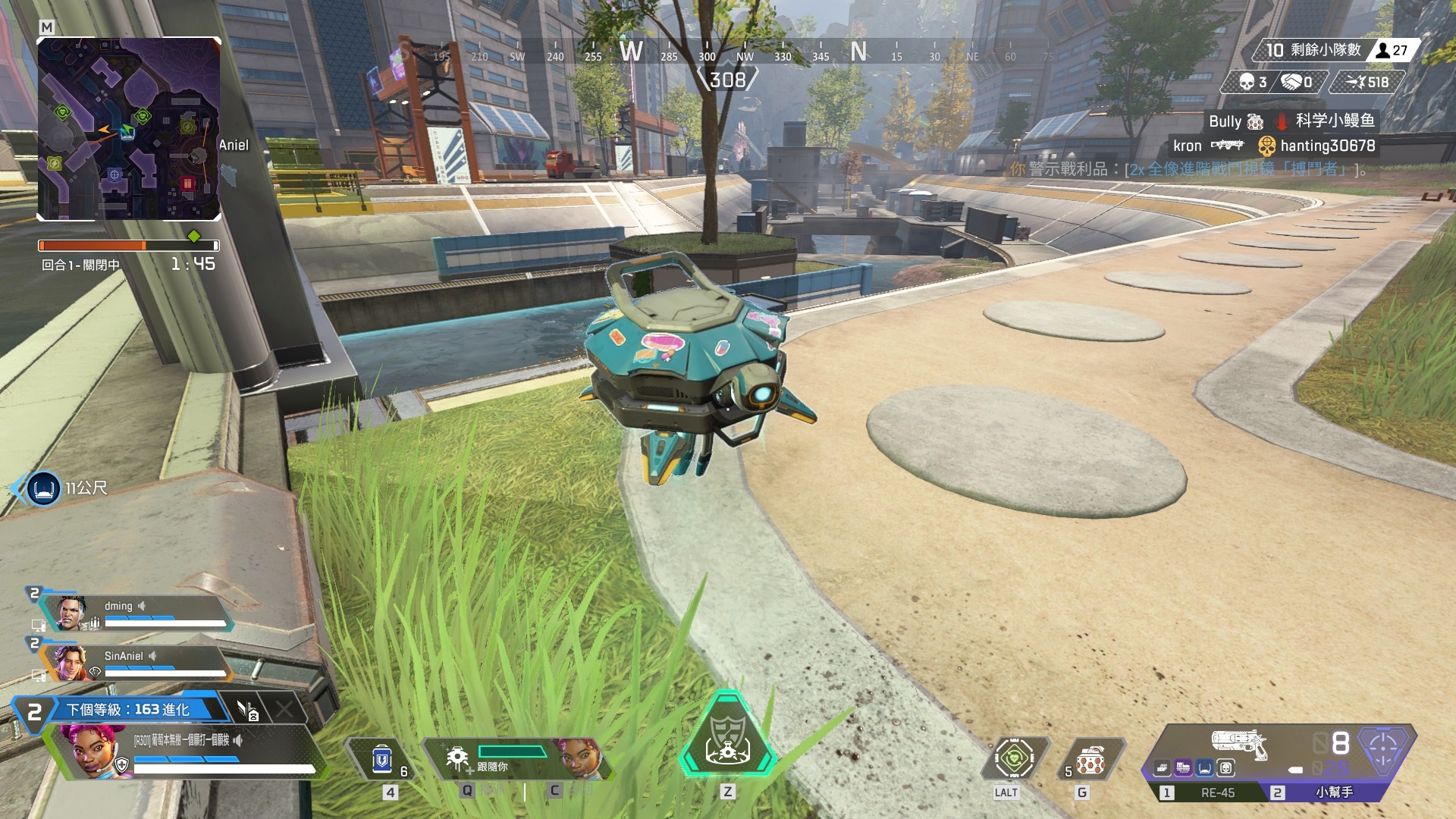Open the minimap
The height and width of the screenshot is (819, 1456).
[129, 129]
